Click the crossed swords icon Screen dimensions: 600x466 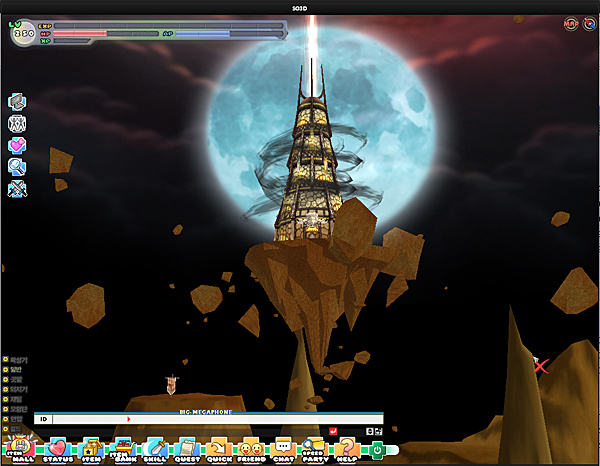pos(17,189)
